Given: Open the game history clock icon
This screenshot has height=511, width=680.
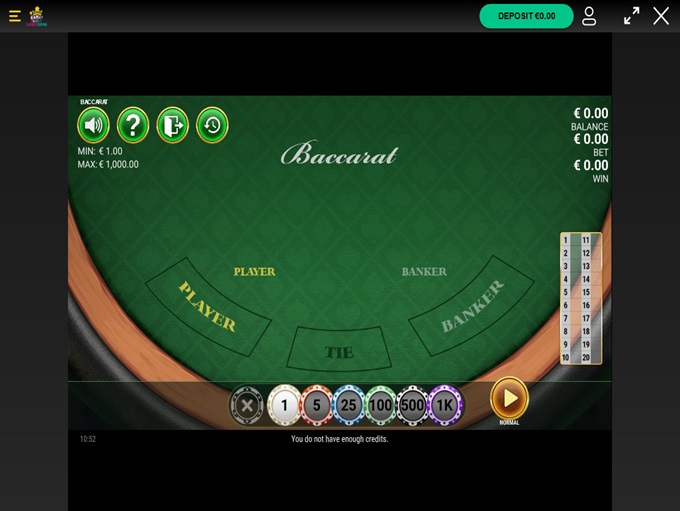Looking at the screenshot, I should 212,125.
